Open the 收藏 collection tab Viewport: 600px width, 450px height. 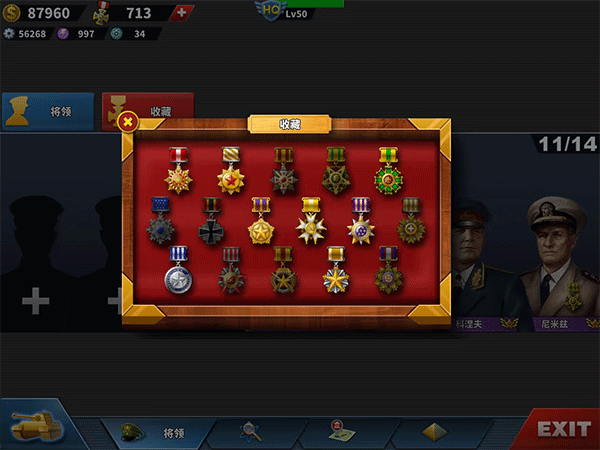[148, 112]
